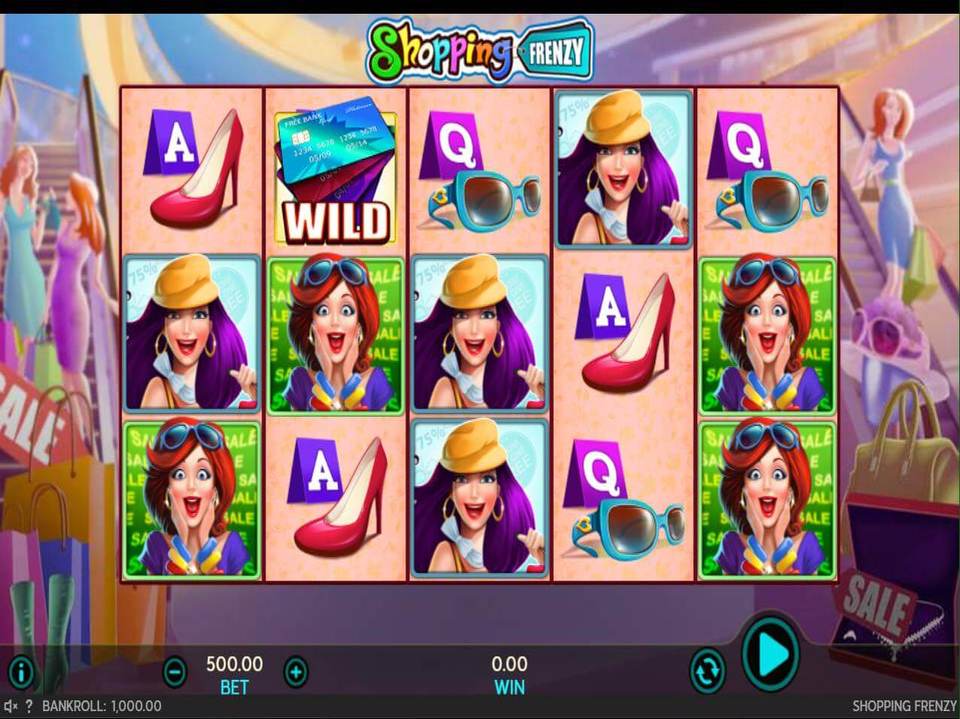
Task: Open the info paytable button
Action: (21, 671)
